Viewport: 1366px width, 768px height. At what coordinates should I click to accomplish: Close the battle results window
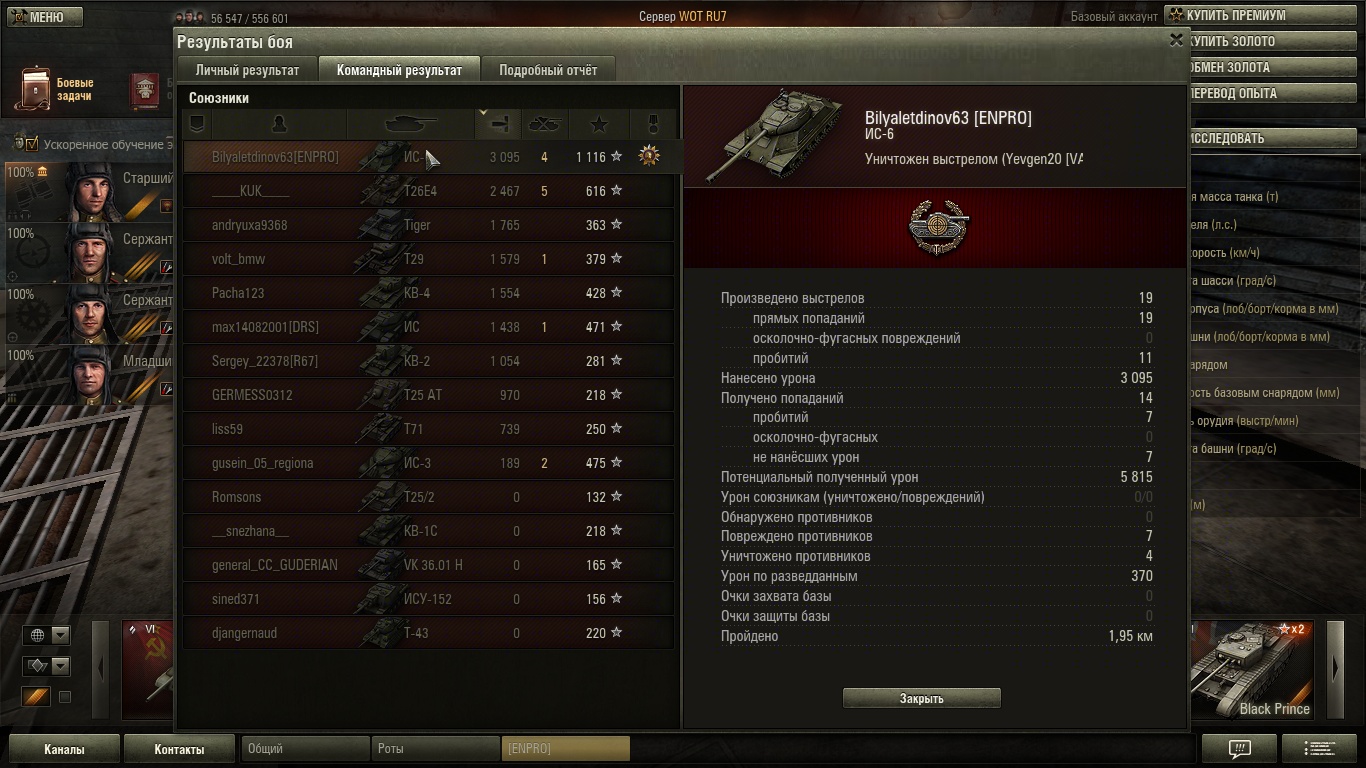1176,40
